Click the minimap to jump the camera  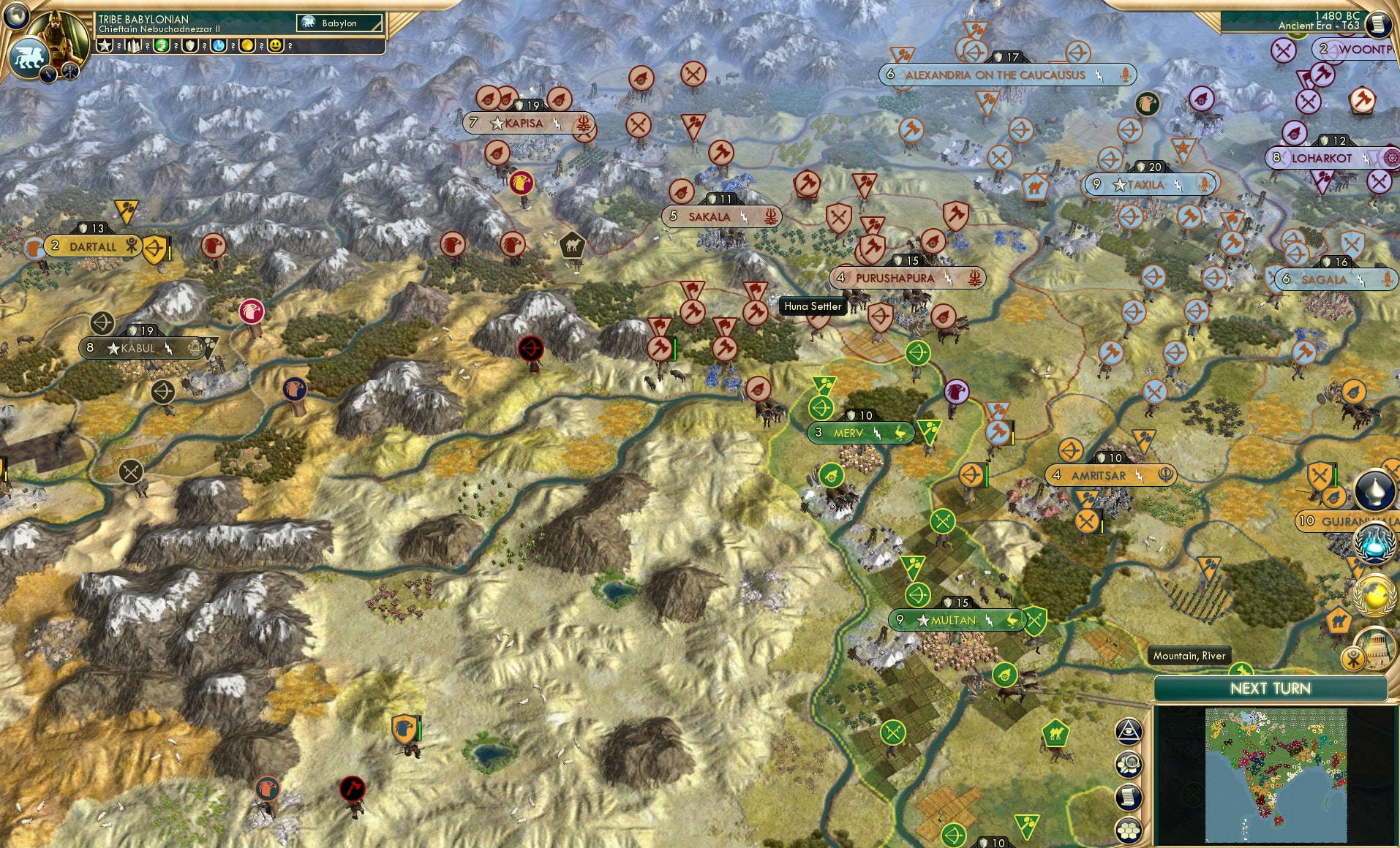coord(1276,775)
